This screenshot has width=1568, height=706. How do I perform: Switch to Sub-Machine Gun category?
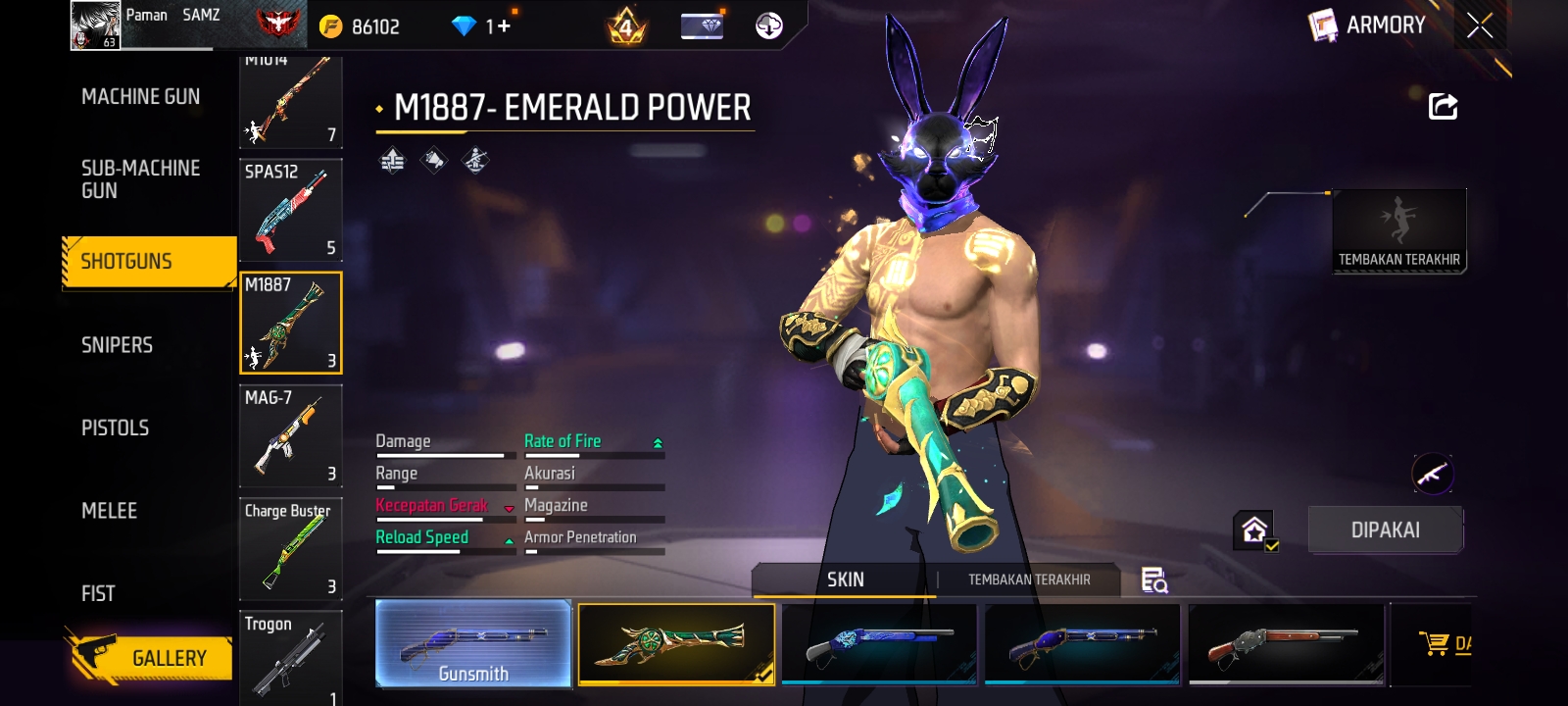(140, 179)
